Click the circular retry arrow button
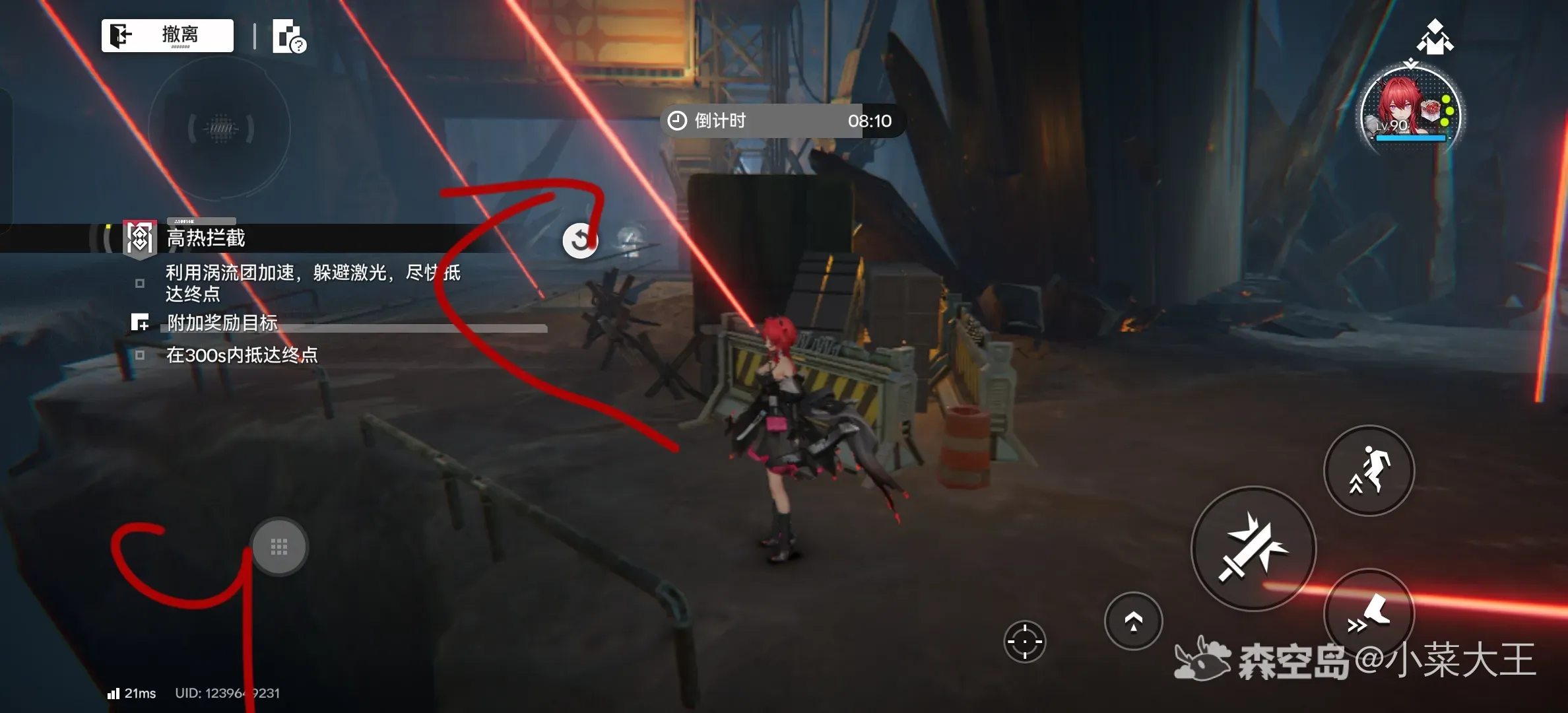Screen dimensions: 1568x713 click(x=580, y=240)
